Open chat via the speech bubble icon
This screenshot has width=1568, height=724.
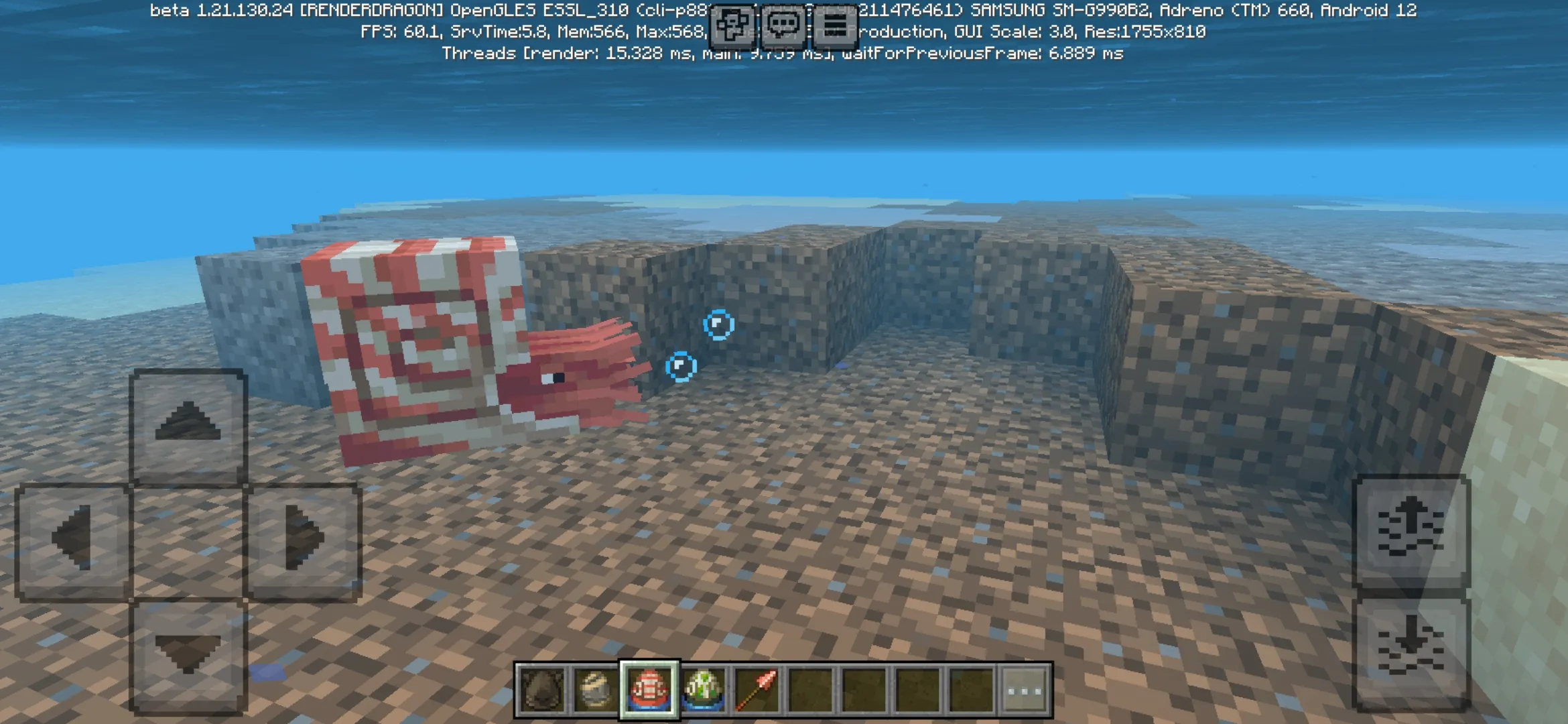tap(784, 25)
